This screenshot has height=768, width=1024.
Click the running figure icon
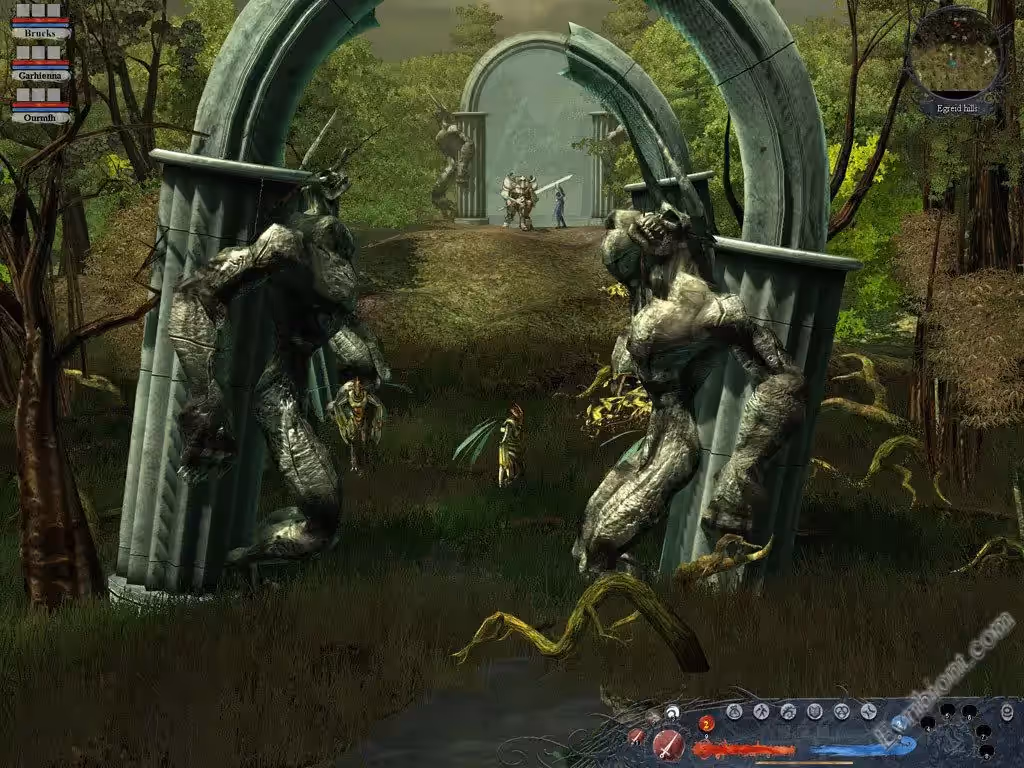point(761,712)
